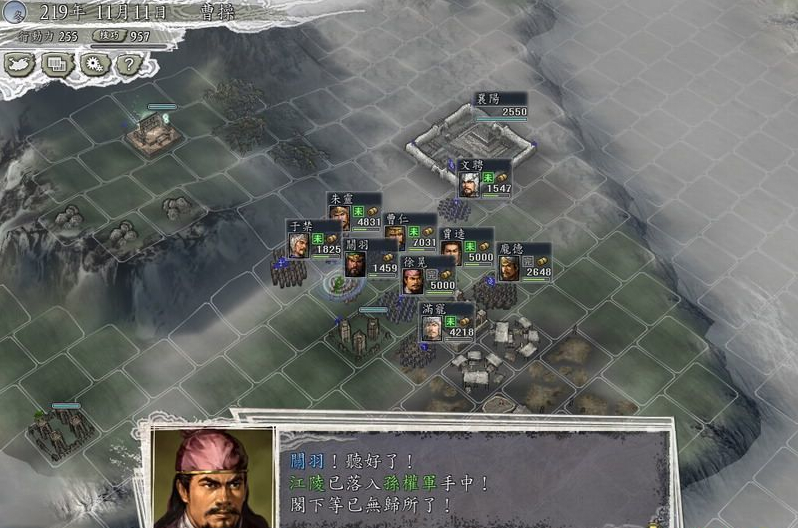Open the question mark help button
The height and width of the screenshot is (528, 798).
pyautogui.click(x=128, y=64)
